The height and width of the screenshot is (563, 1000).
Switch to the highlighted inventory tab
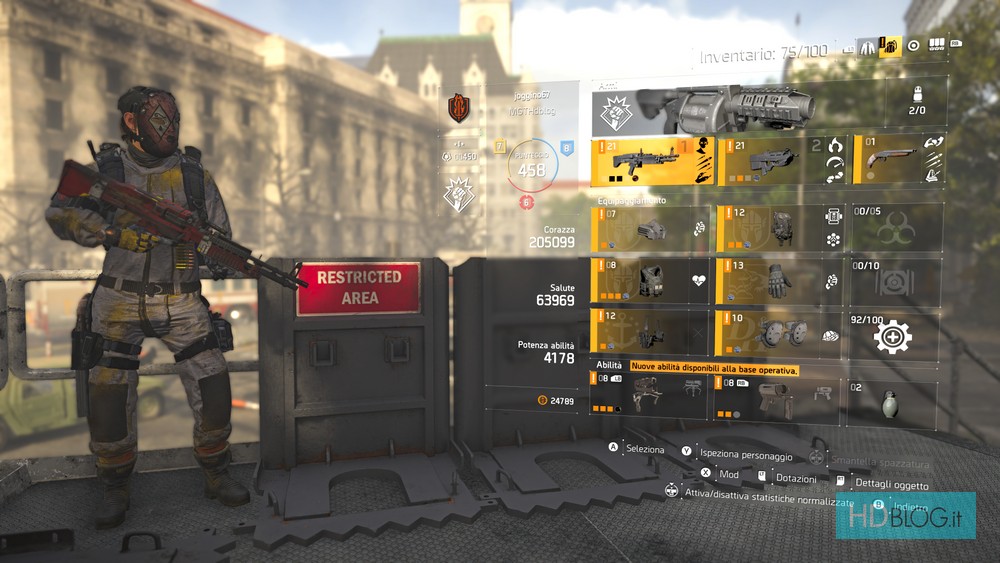pyautogui.click(x=890, y=46)
